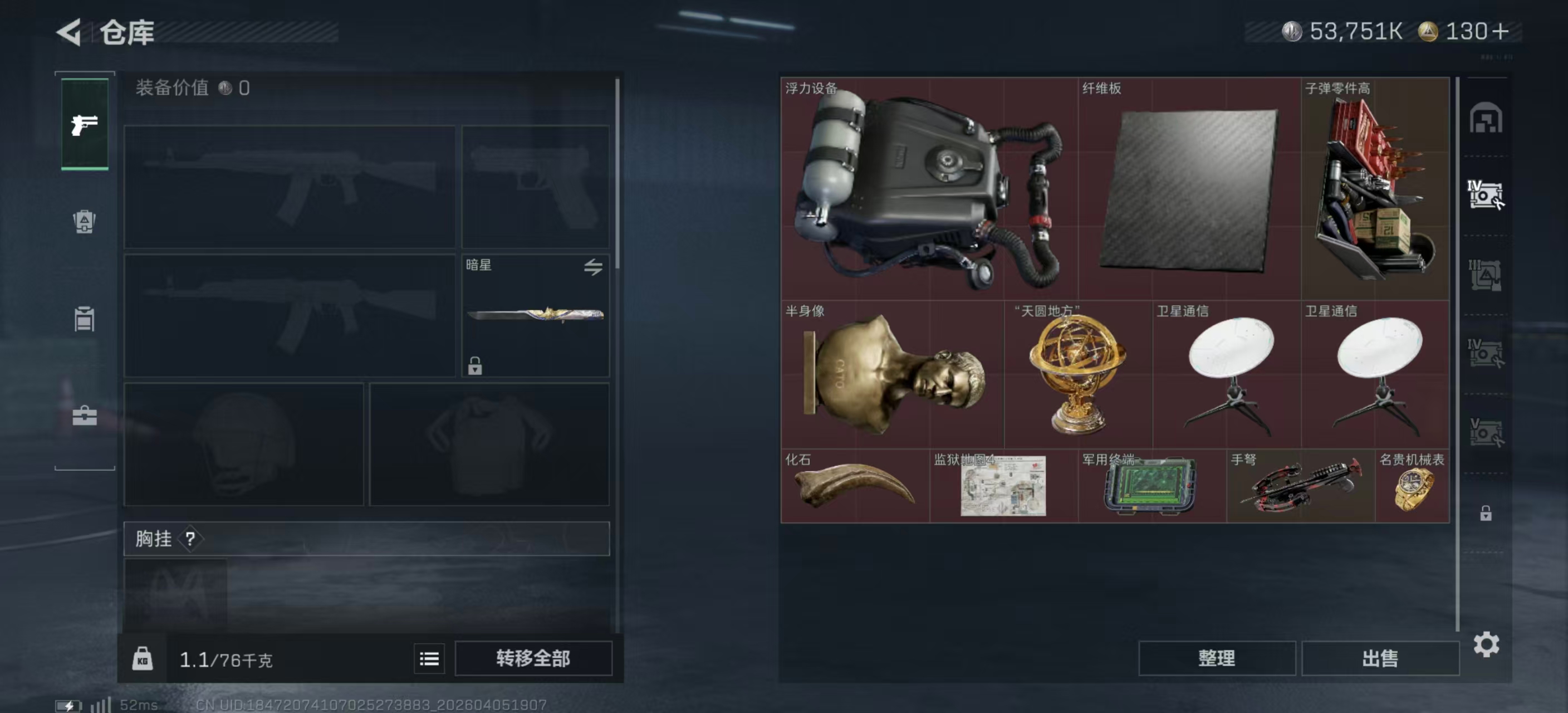Image resolution: width=1568 pixels, height=713 pixels.
Task: Open the 胸挂 help question mark
Action: pyautogui.click(x=192, y=538)
